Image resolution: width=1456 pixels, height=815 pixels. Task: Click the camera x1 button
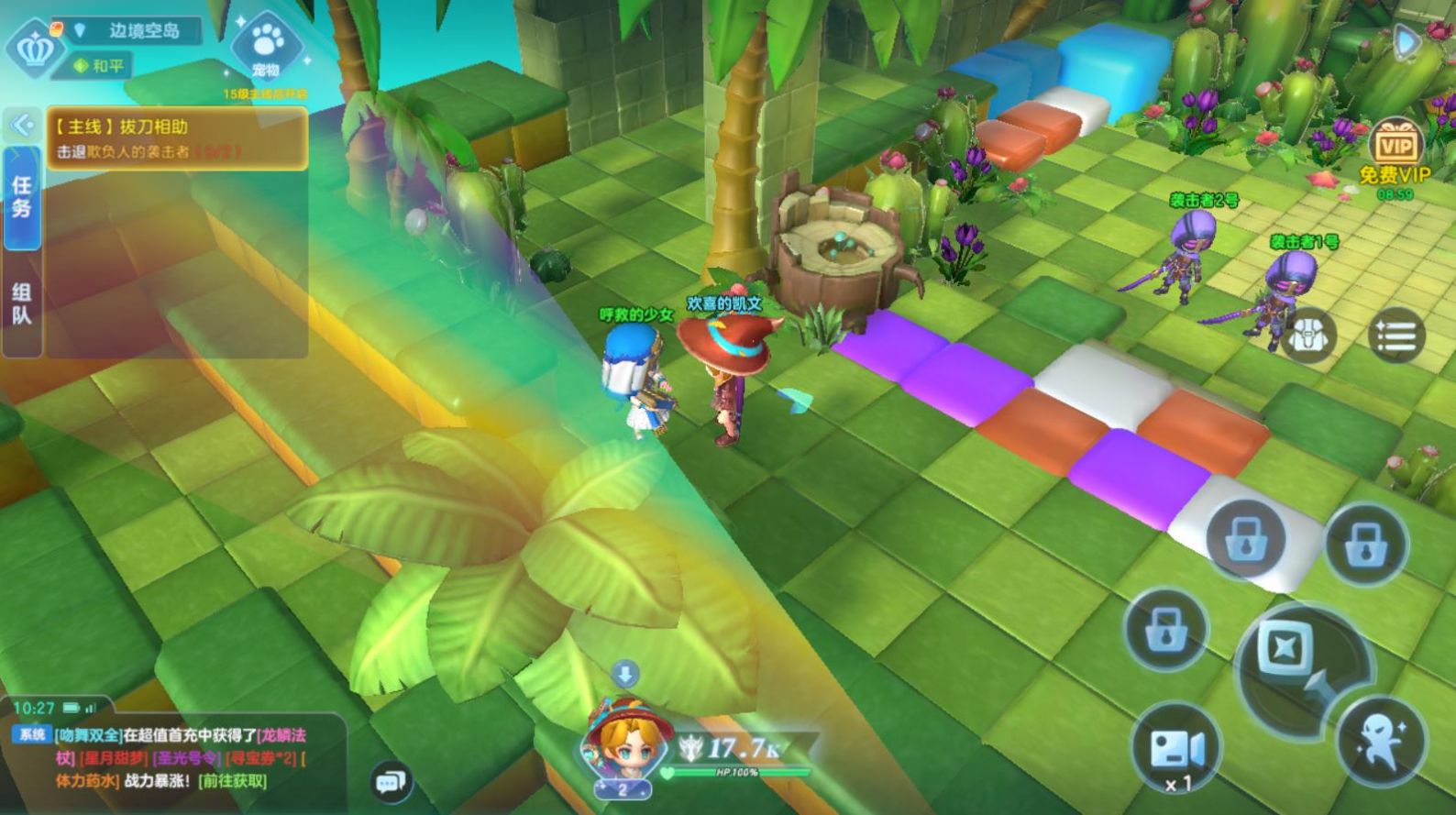pyautogui.click(x=1176, y=752)
